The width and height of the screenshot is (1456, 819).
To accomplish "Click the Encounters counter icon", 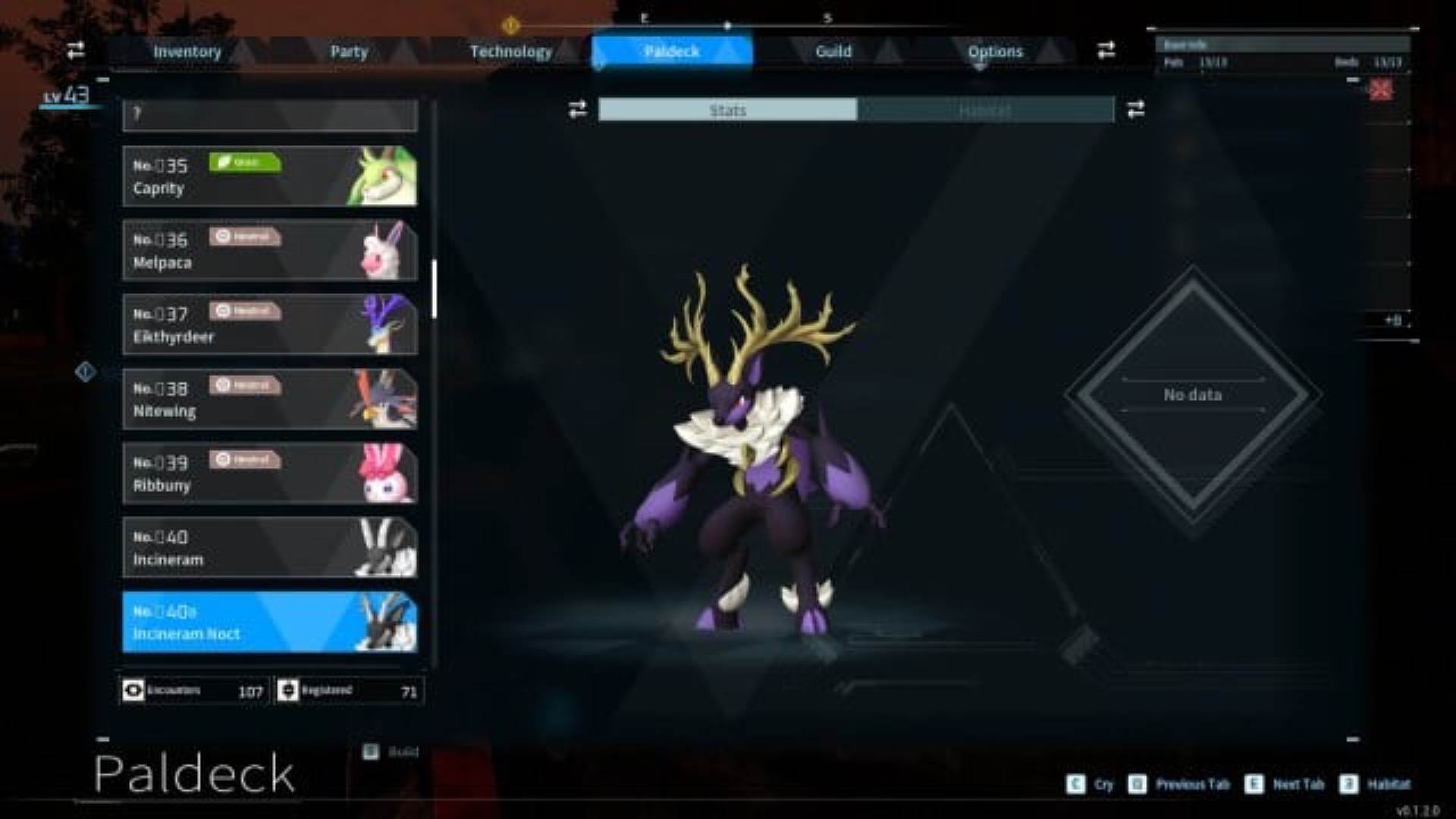I will pos(134,690).
